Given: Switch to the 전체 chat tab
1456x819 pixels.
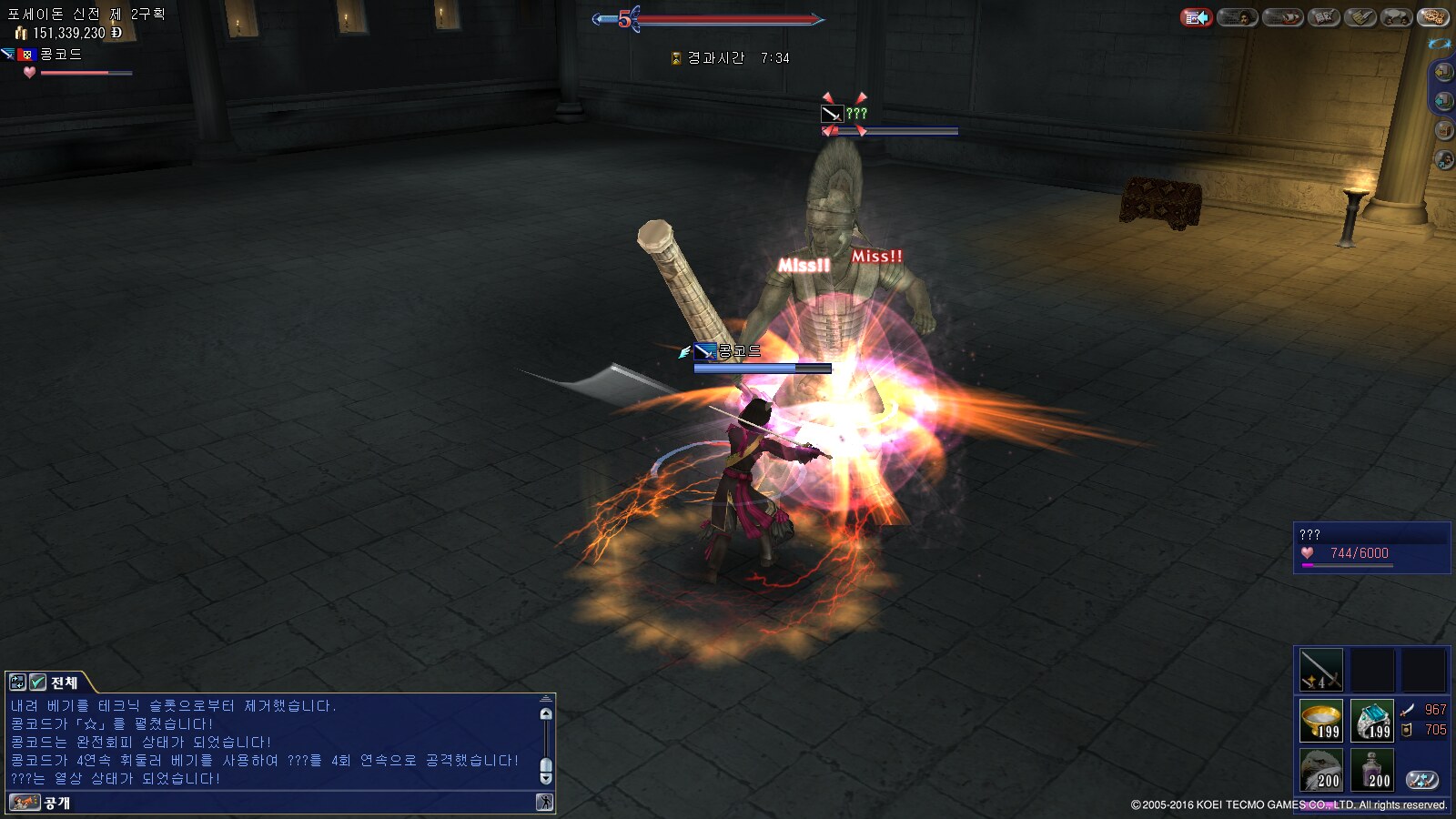Looking at the screenshot, I should [x=64, y=682].
